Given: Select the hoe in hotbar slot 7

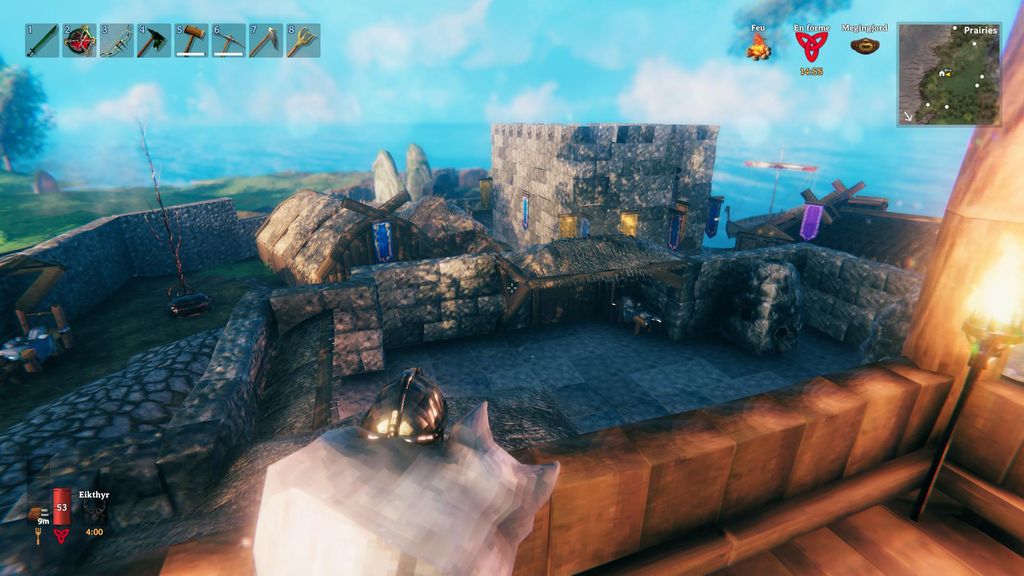Looking at the screenshot, I should coord(266,41).
